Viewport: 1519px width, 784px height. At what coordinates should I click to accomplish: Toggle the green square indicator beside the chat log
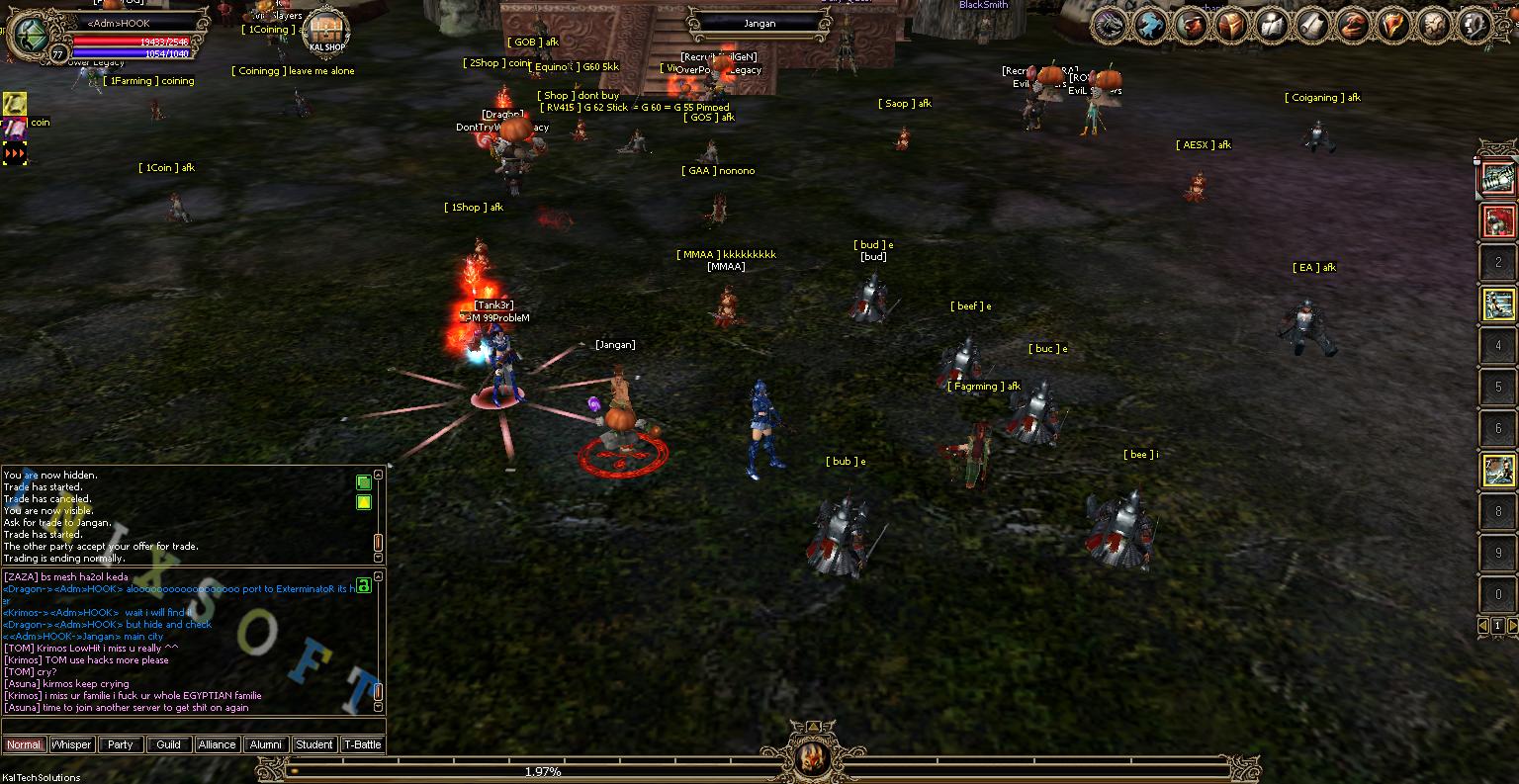pos(363,483)
